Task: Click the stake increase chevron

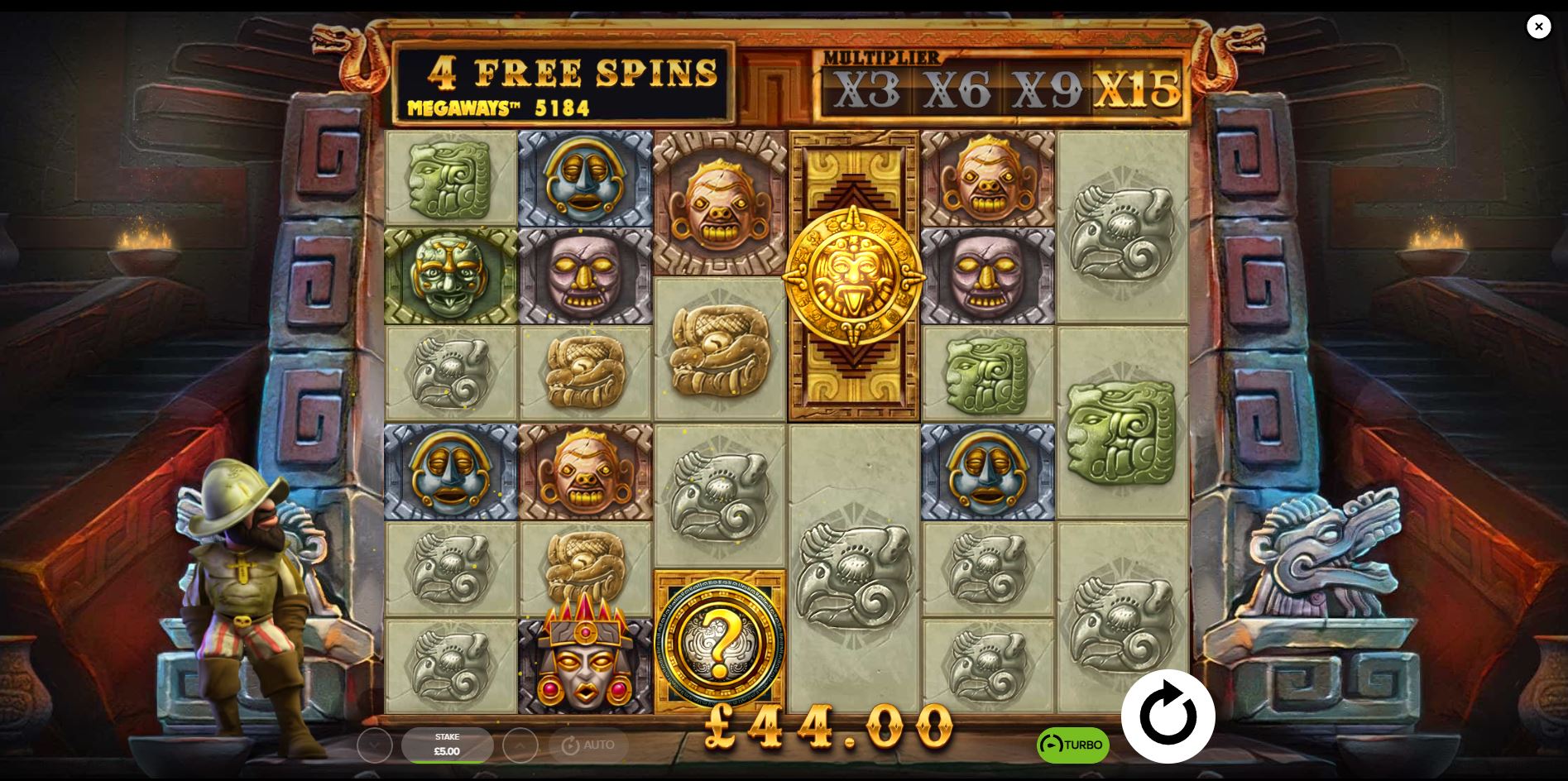Action: [x=520, y=744]
